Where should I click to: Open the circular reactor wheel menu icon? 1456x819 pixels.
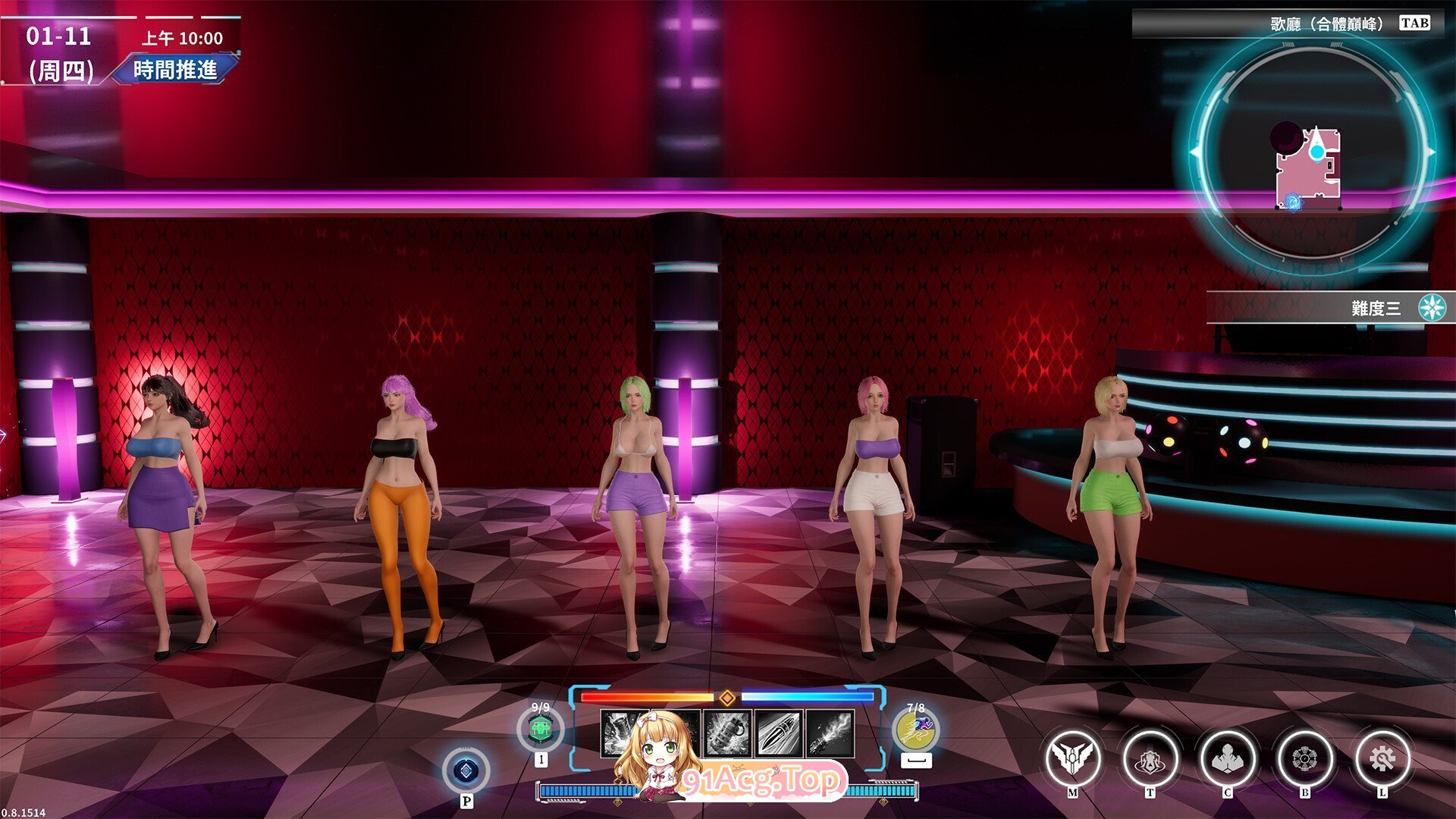coord(1304,758)
